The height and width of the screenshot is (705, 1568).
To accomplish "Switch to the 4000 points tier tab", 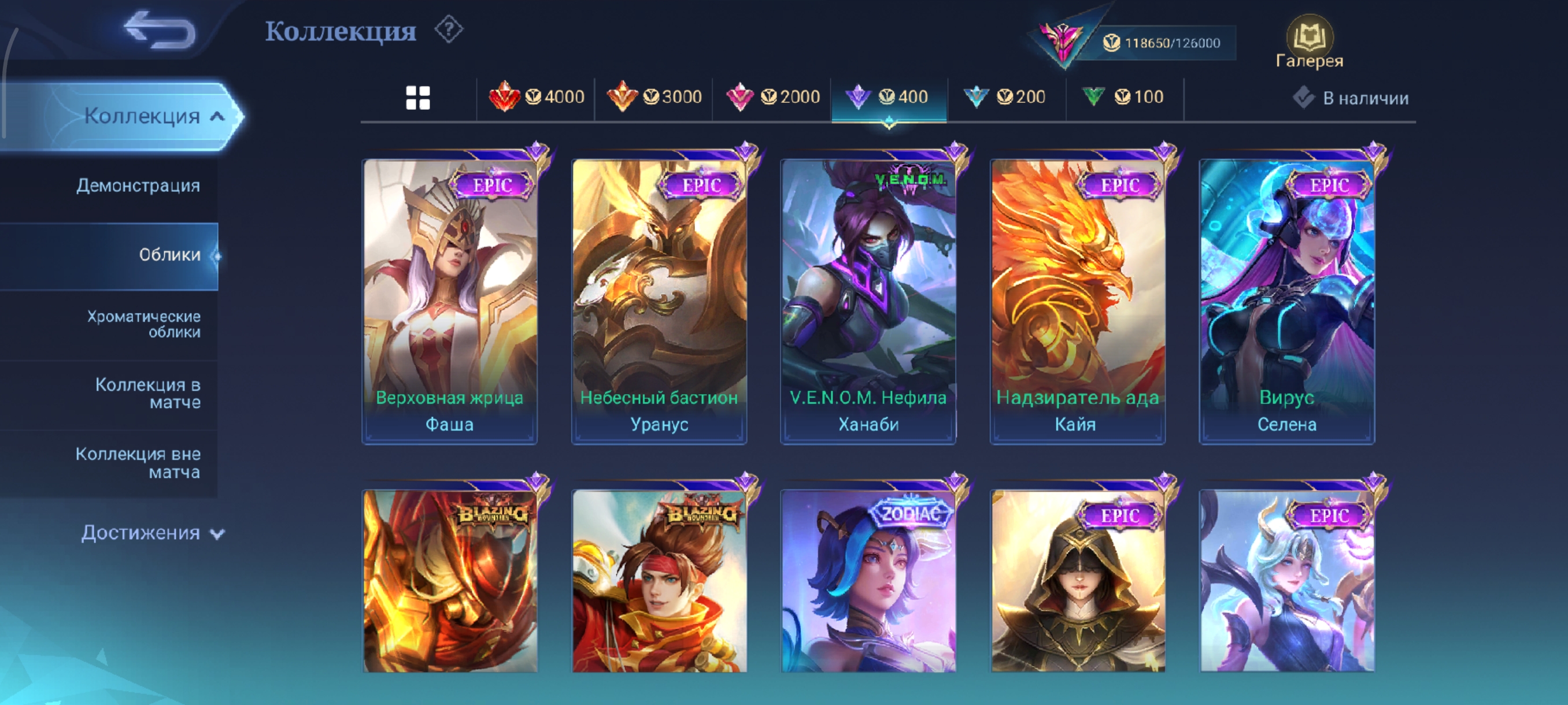I will [x=537, y=97].
